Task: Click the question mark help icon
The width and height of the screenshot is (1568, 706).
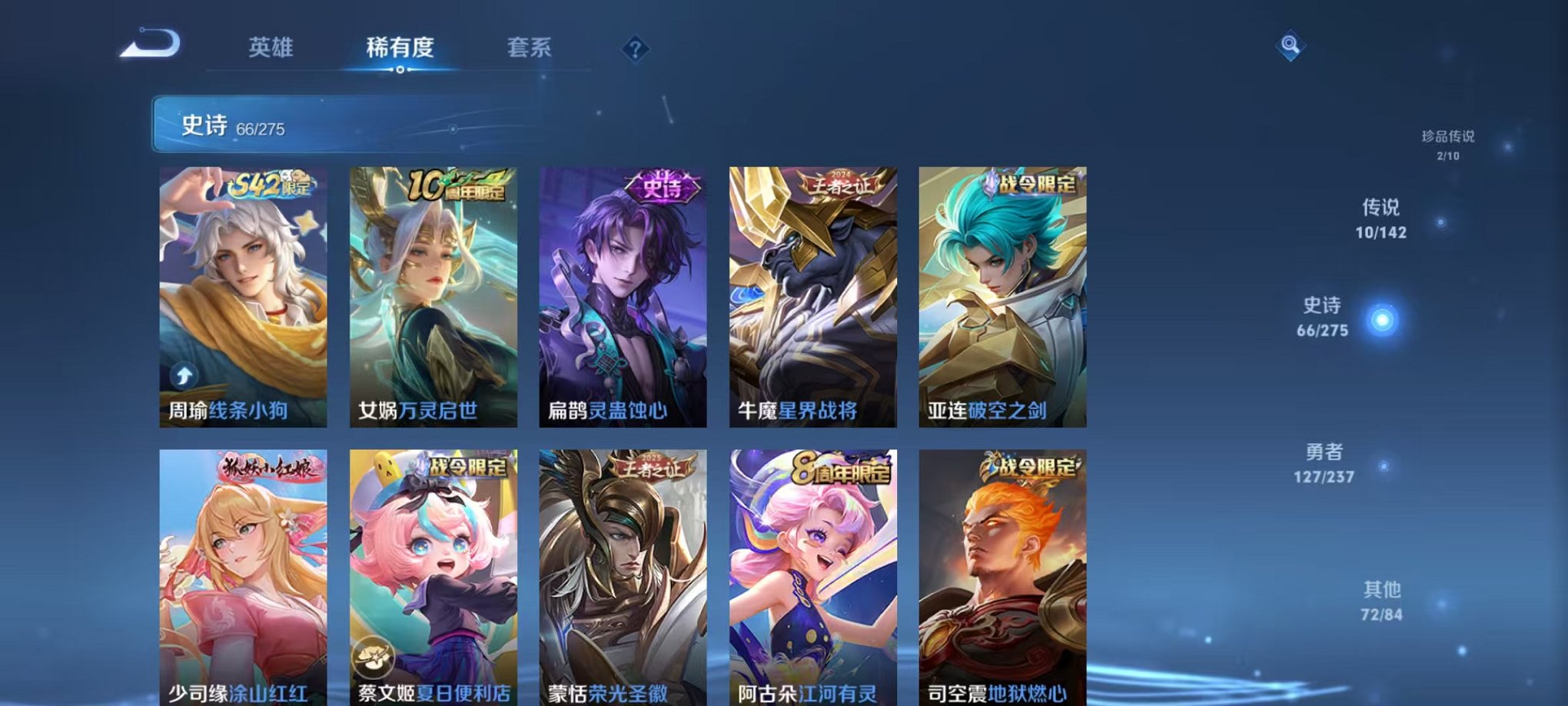Action: click(x=633, y=50)
